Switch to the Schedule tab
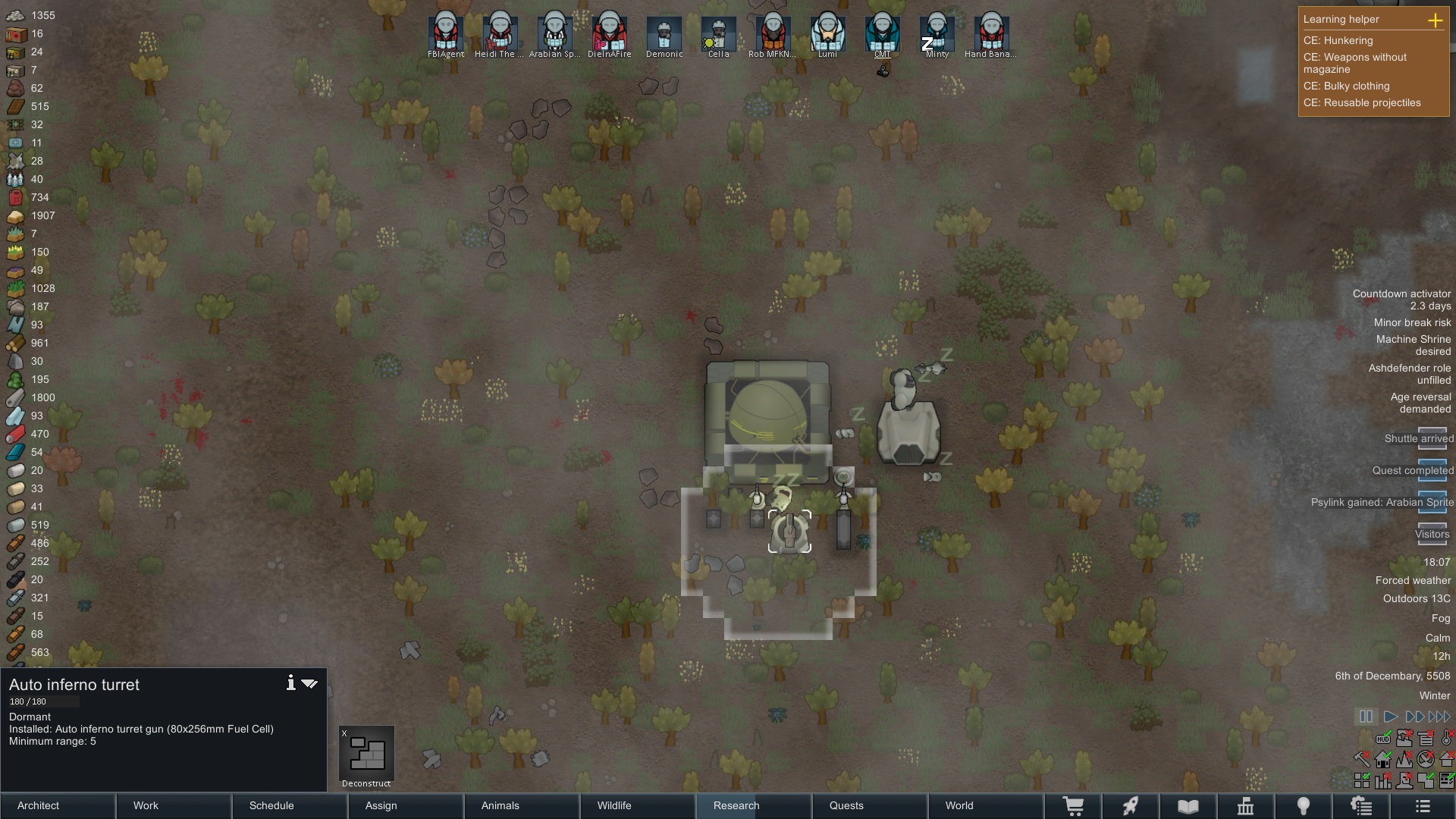 290,805
